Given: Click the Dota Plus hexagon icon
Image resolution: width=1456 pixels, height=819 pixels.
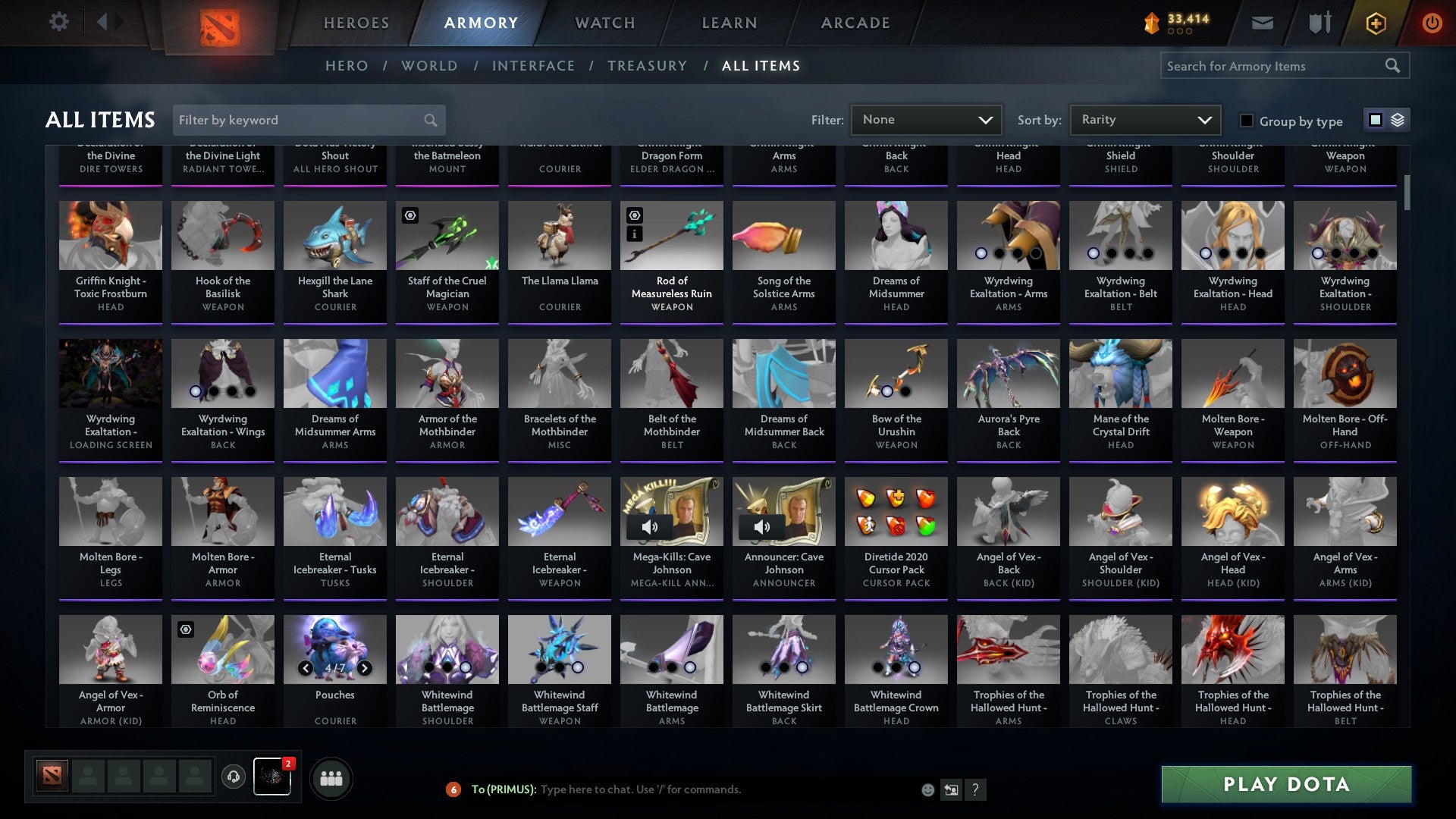Looking at the screenshot, I should pos(1376,22).
